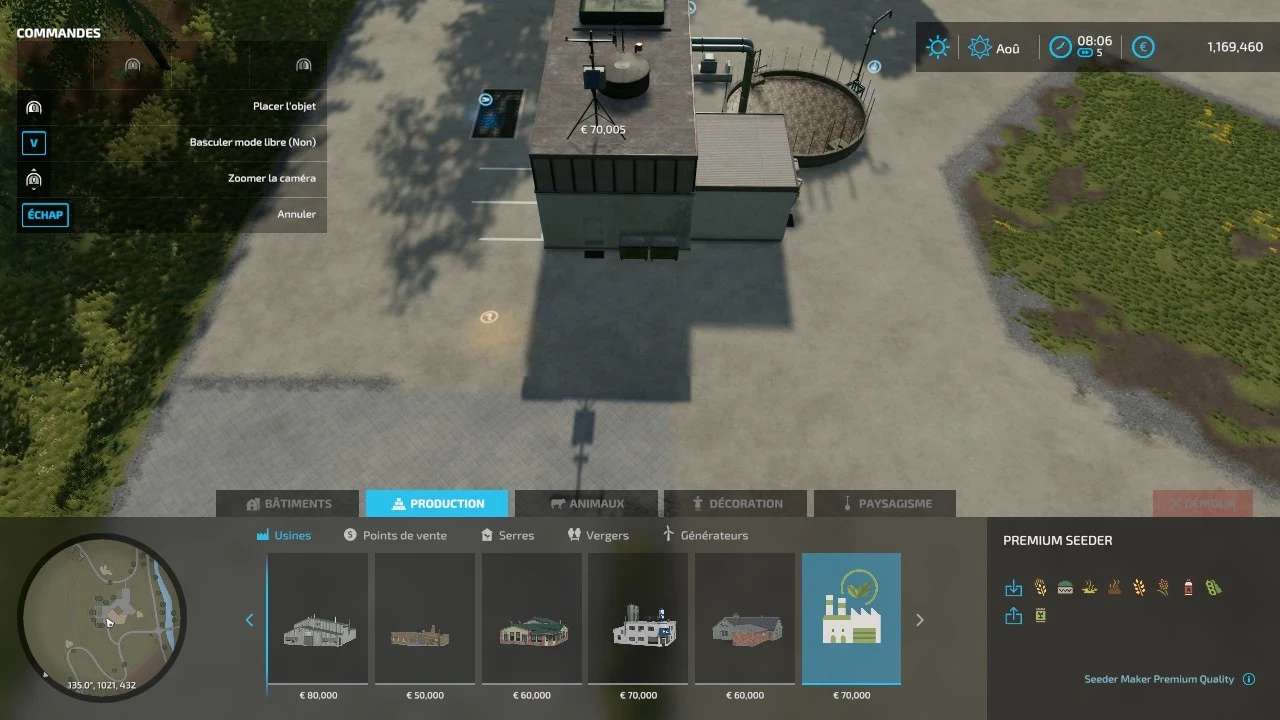Show the Usines subcategory
The height and width of the screenshot is (720, 1280).
(x=284, y=535)
